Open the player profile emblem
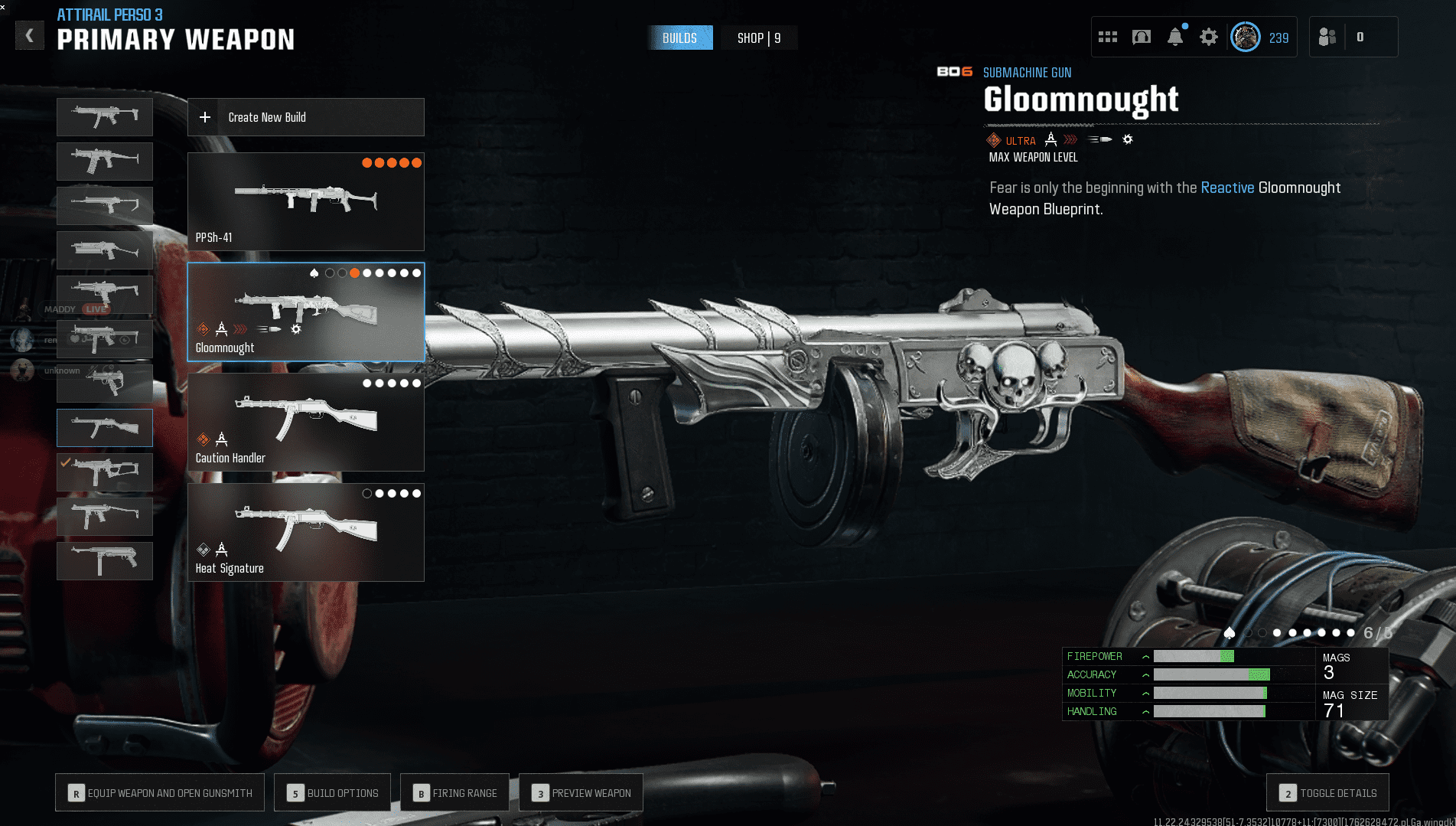1456x826 pixels. click(1245, 37)
